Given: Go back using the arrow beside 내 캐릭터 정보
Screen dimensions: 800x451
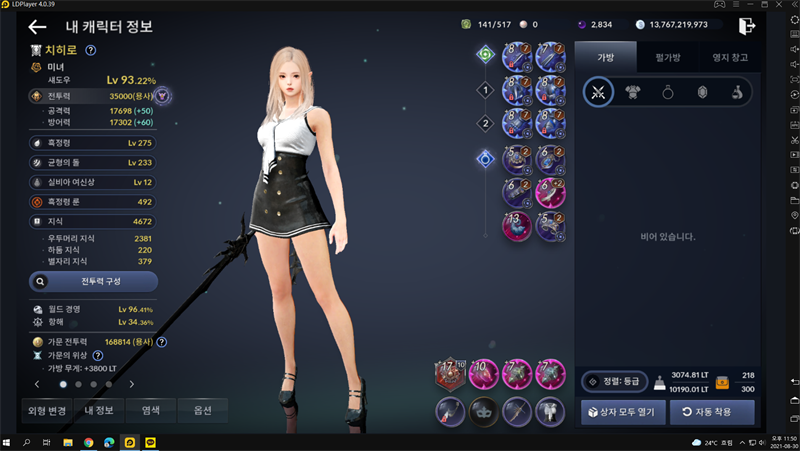Looking at the screenshot, I should click(38, 27).
